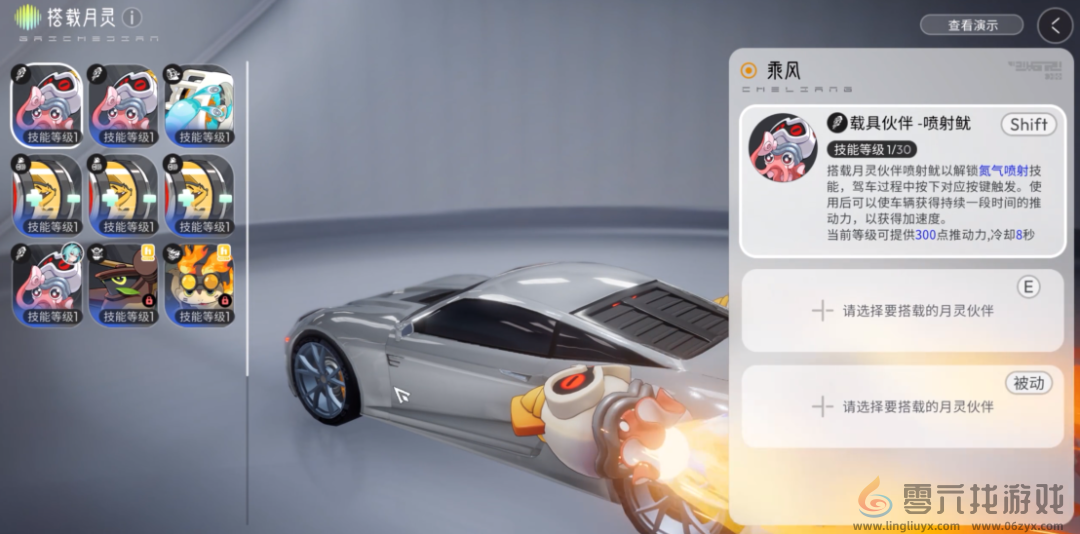
Task: Choose the locked flaming goggles creature tile
Action: pos(198,284)
